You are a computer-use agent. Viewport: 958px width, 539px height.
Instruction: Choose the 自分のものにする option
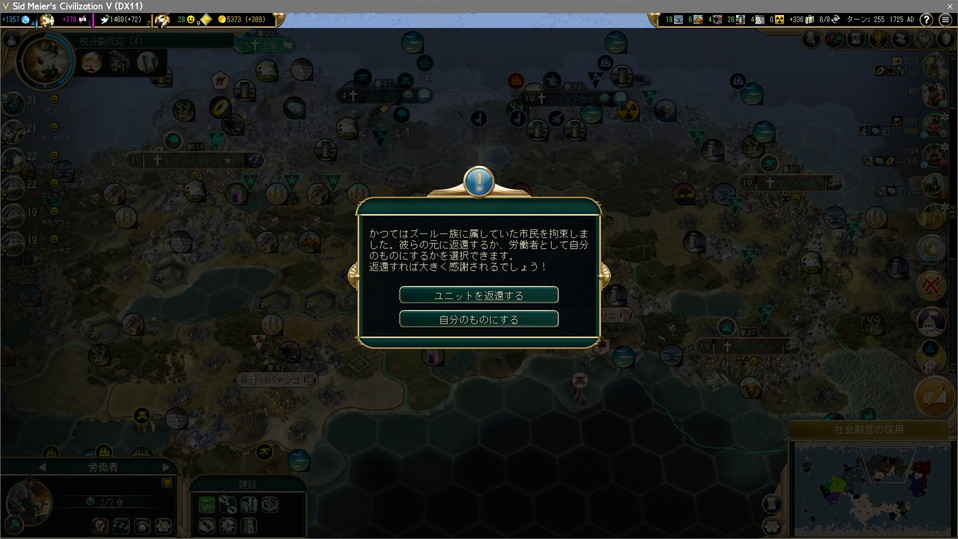478,319
